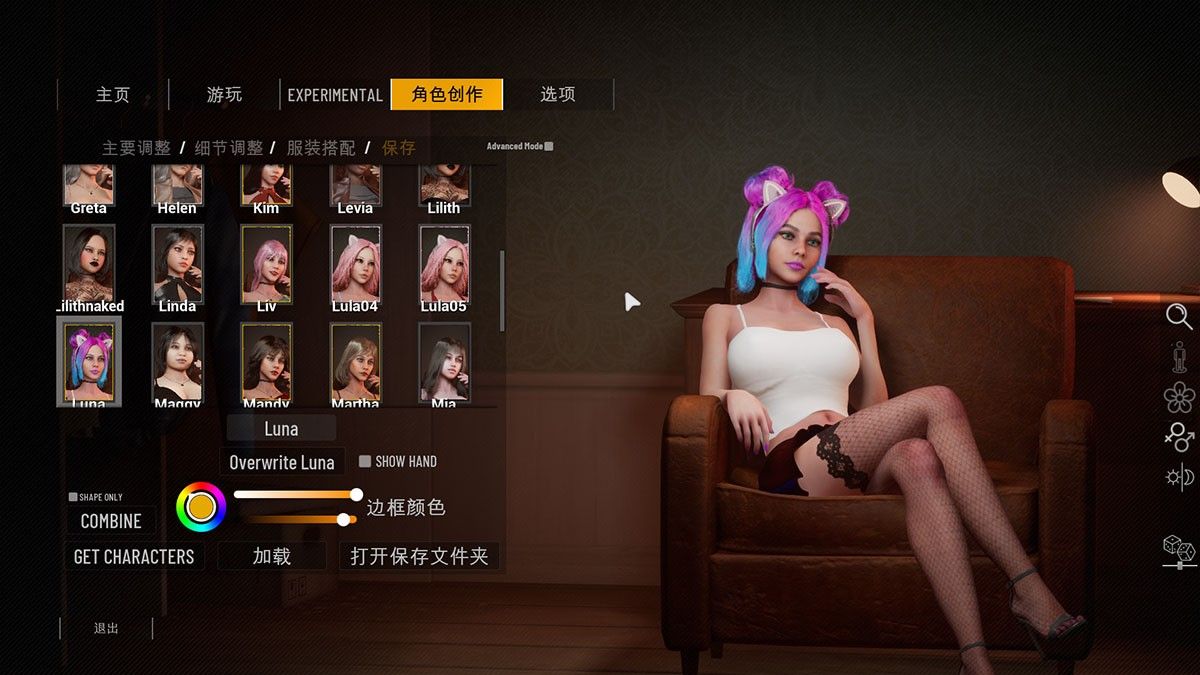Choose the Lula04 character portrait

click(355, 264)
